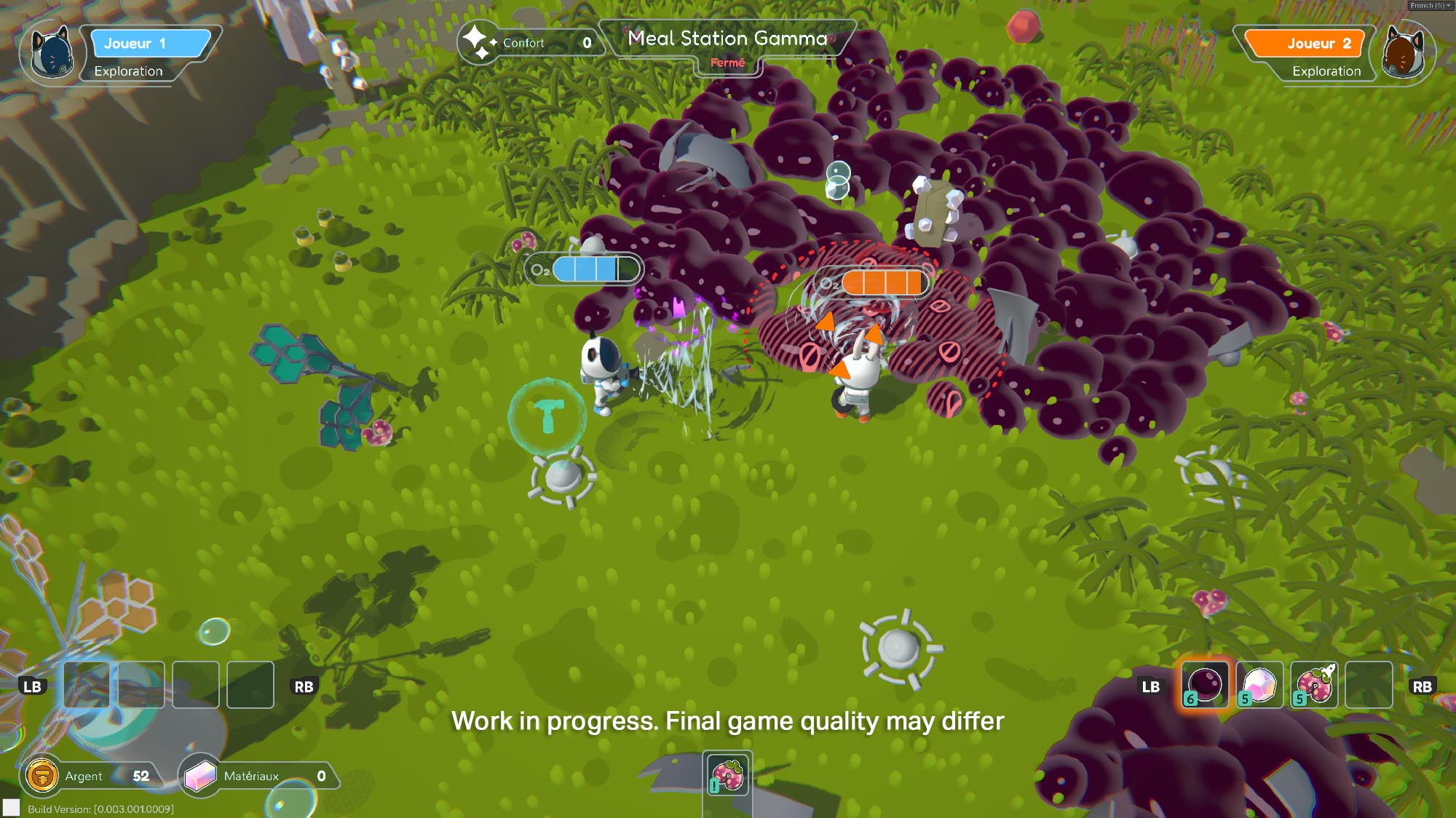Screen dimensions: 1456x818
Task: Choose the iridescent crystal hotbar slot
Action: tap(1259, 685)
